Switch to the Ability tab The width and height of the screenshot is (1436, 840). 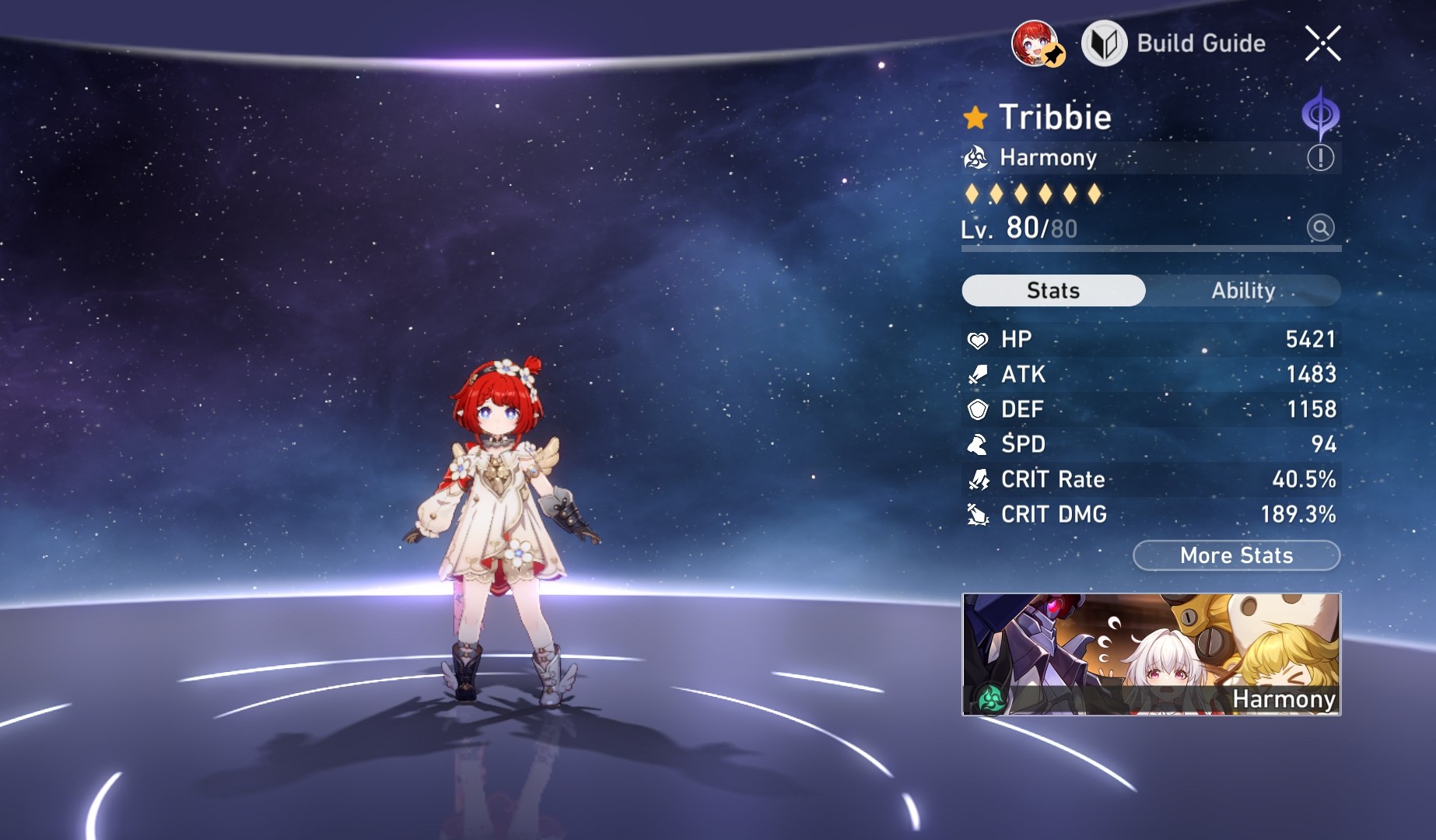(1243, 290)
